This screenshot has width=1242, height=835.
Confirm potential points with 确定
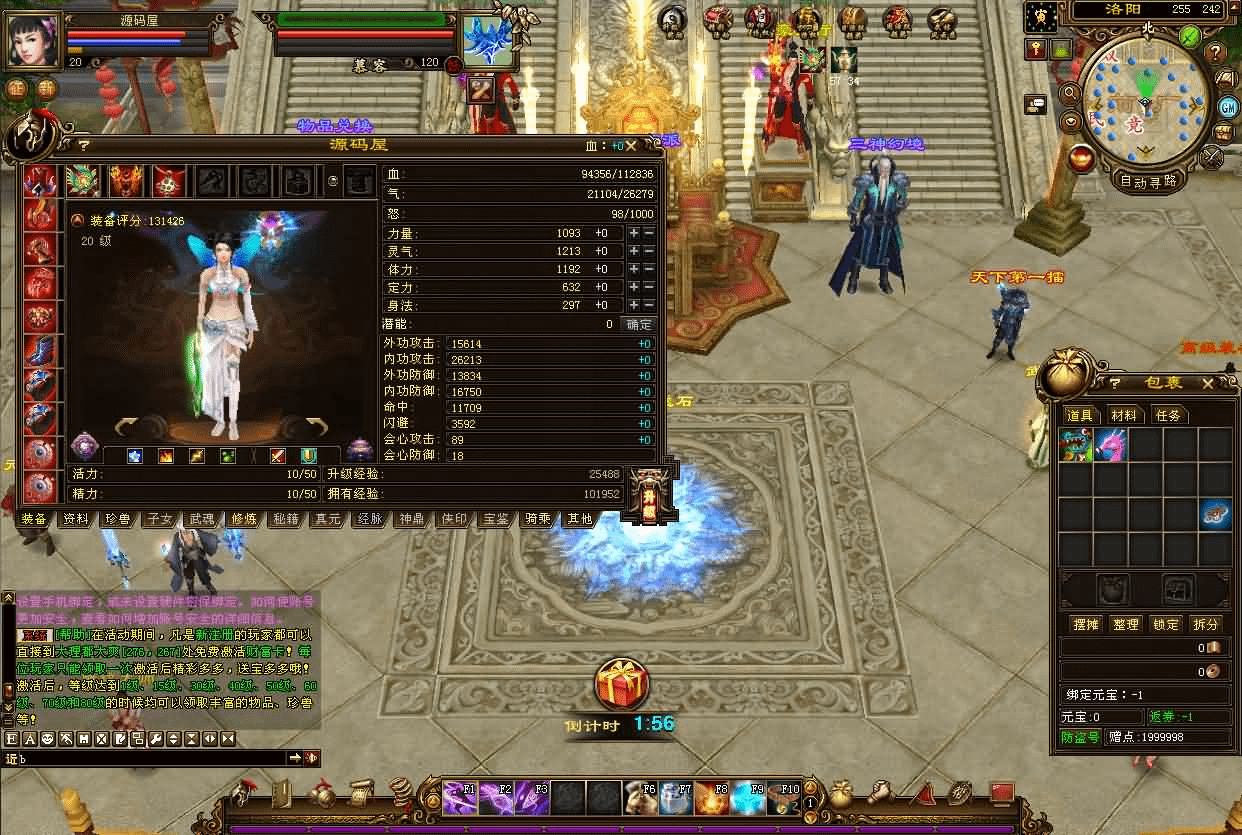click(x=639, y=324)
